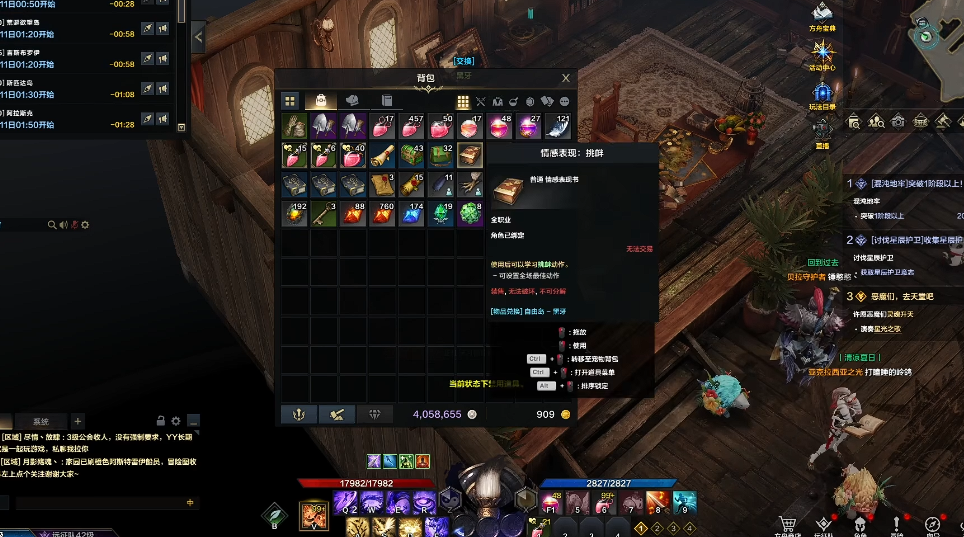Open the chat settings gear
This screenshot has width=964, height=537.
click(x=176, y=421)
